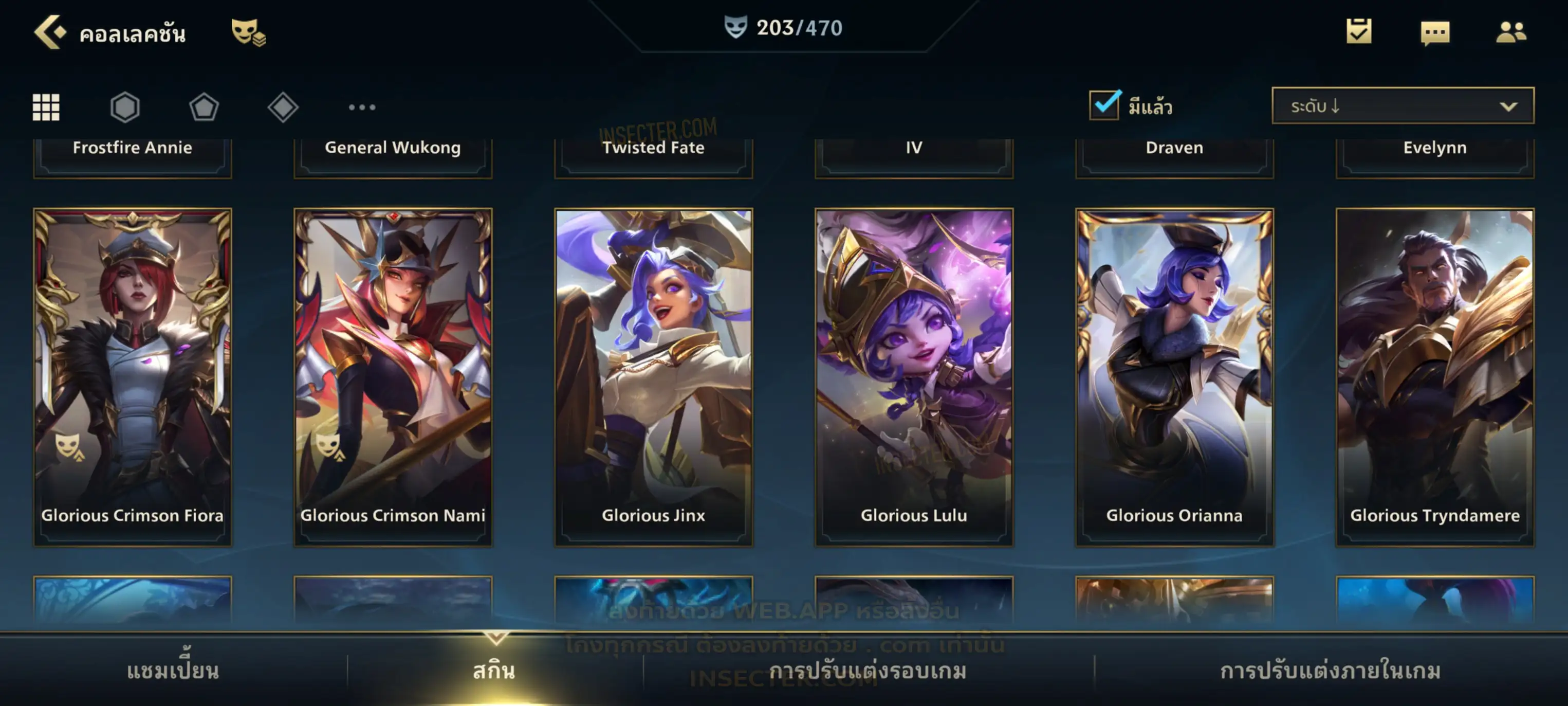Select the all-skins grid filter

pyautogui.click(x=46, y=107)
